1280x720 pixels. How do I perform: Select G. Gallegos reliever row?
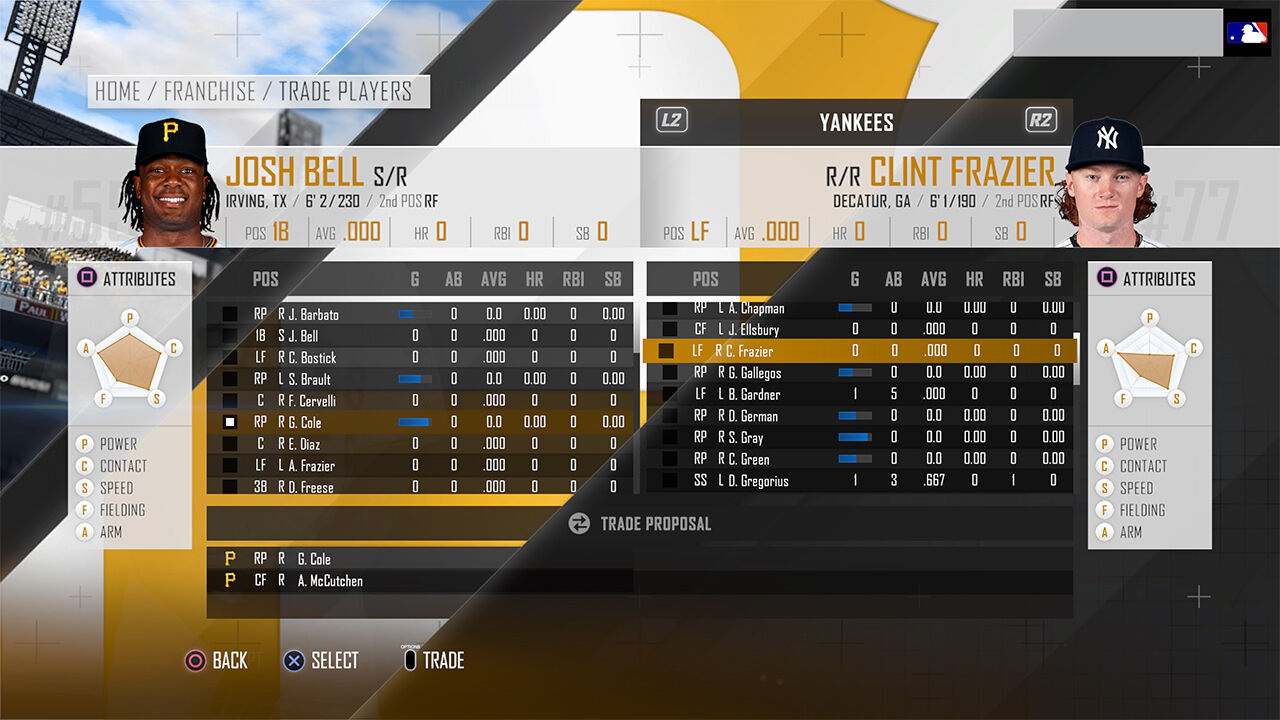click(x=754, y=373)
